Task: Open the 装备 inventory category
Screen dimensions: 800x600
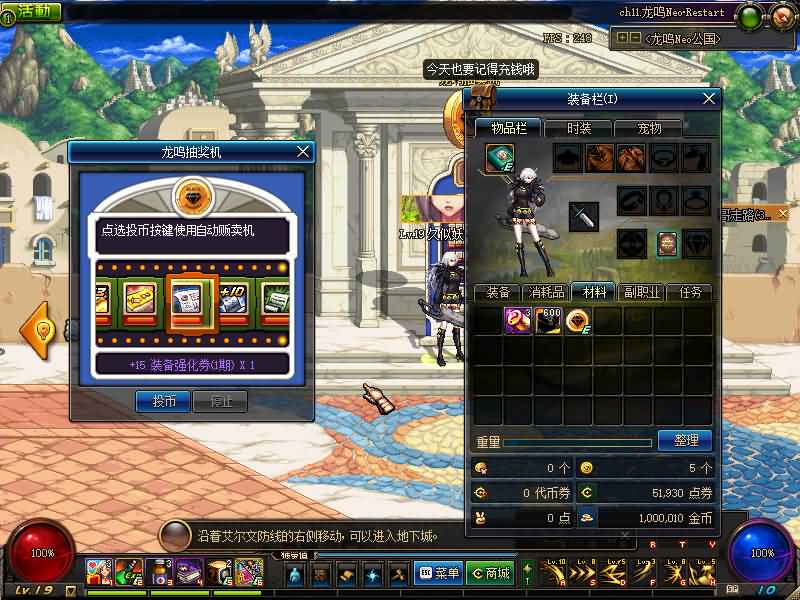Action: [497, 292]
